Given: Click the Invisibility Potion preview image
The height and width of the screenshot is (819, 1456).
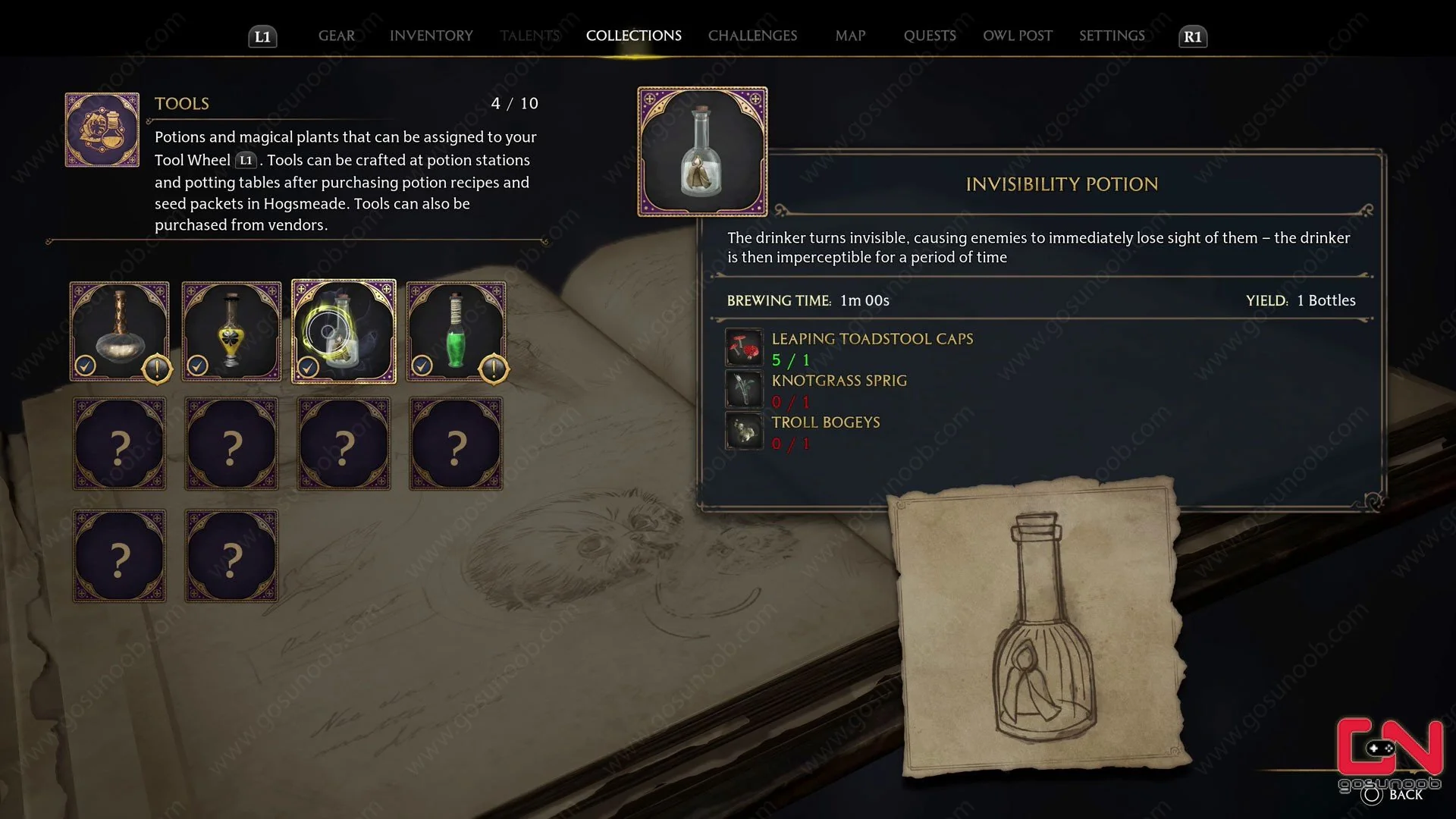Looking at the screenshot, I should coord(701,152).
